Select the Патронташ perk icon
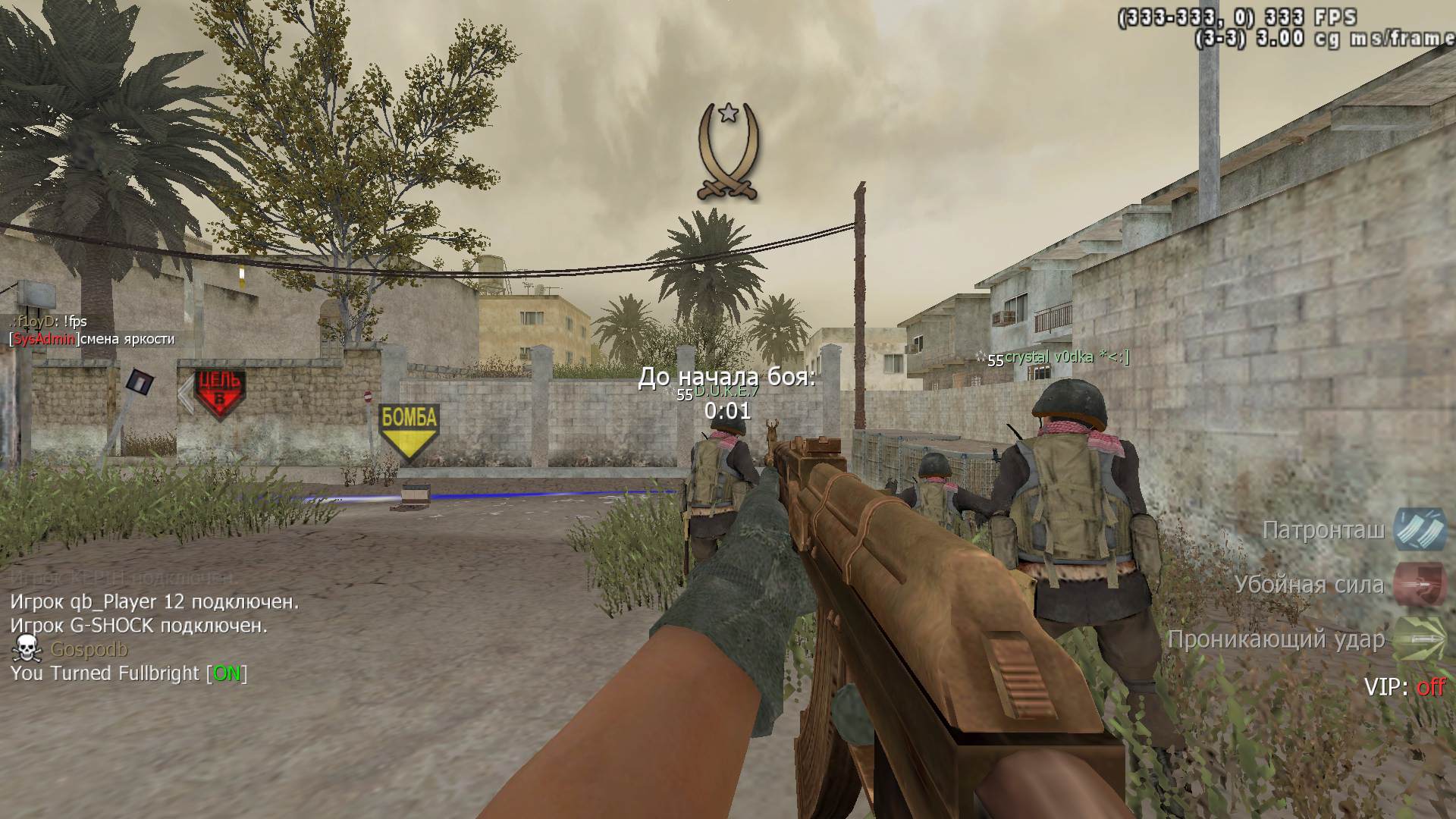1456x819 pixels. pos(1420,529)
